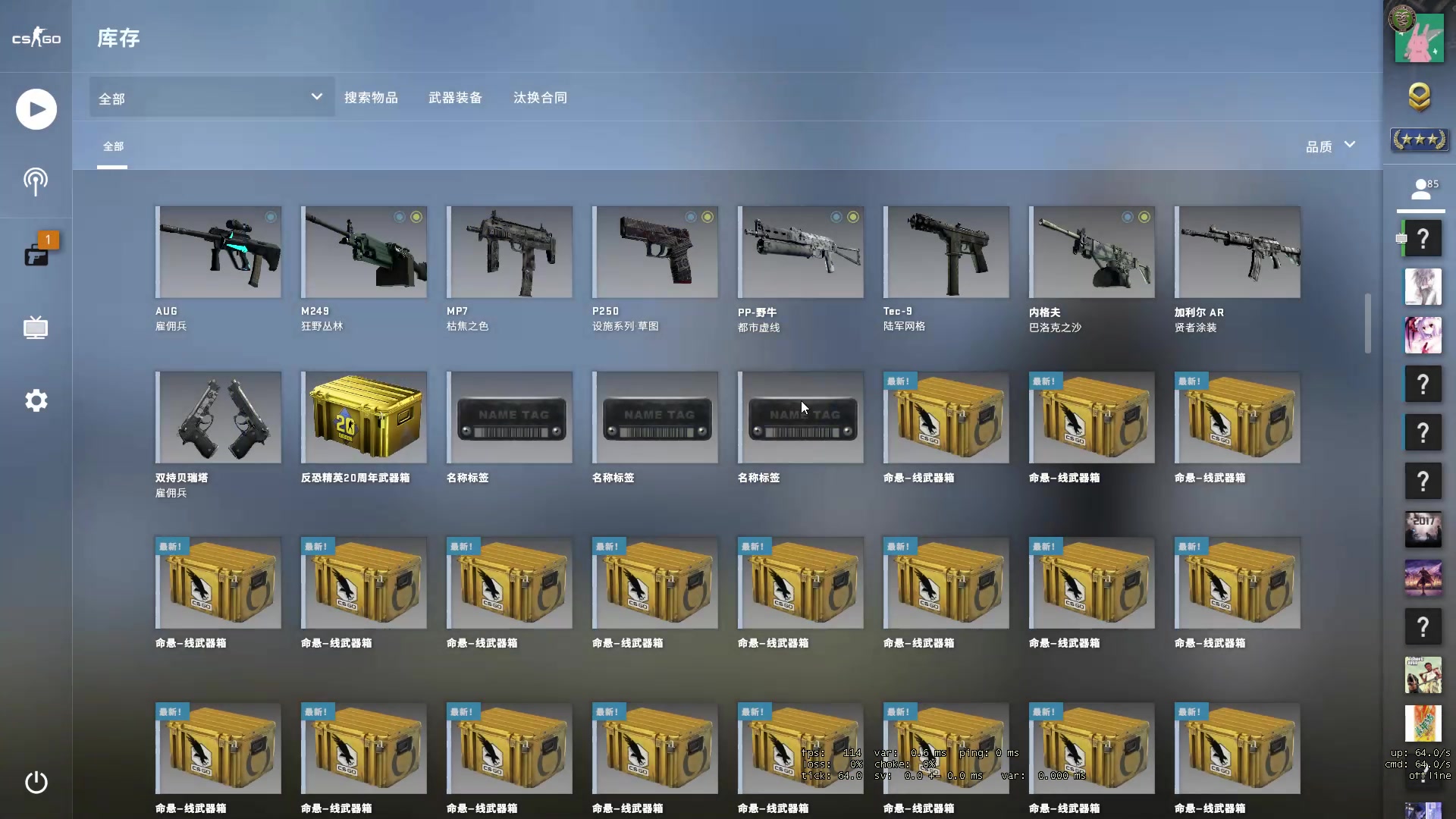Select the 全部 inventory category tab

113,146
